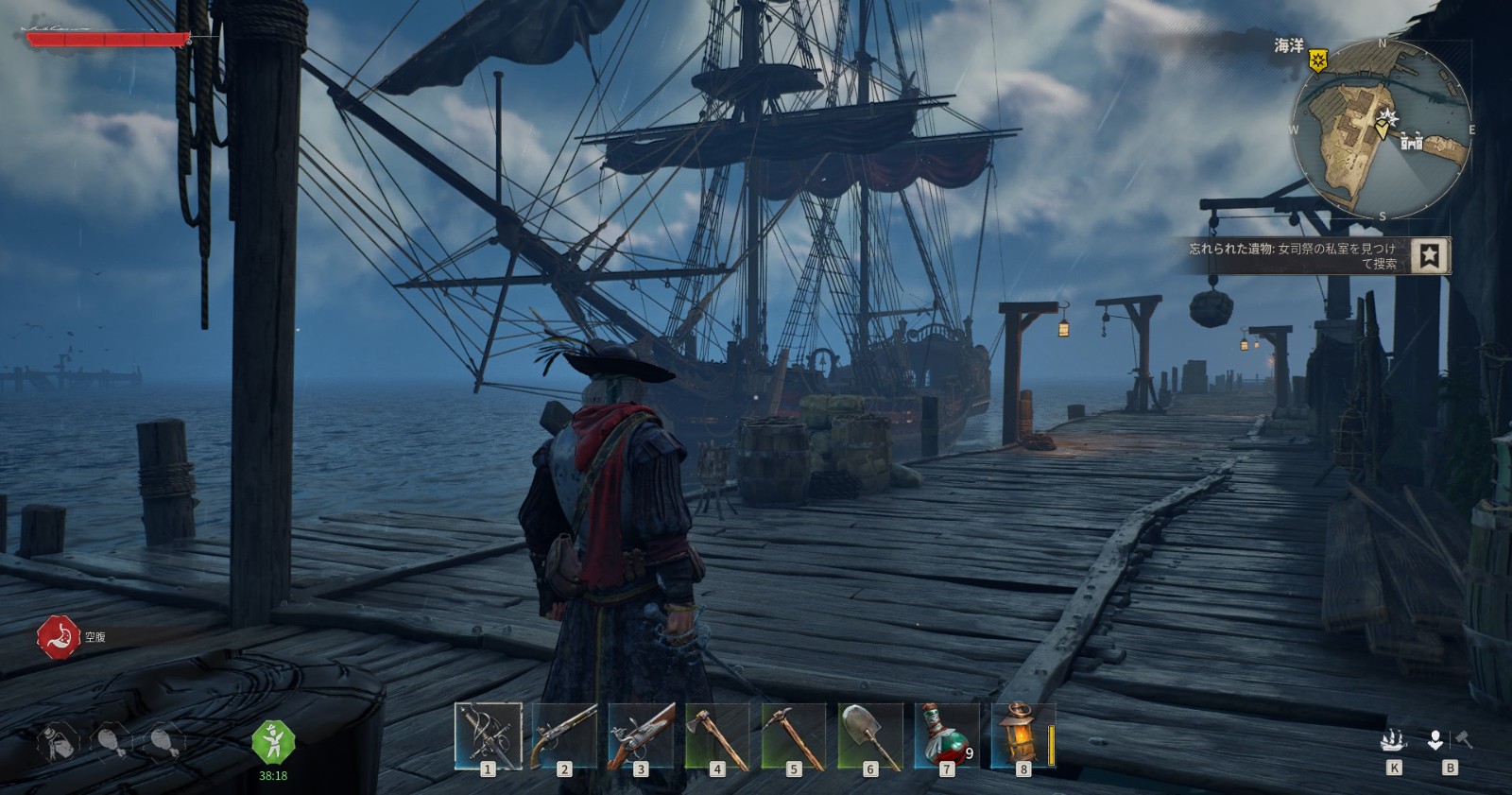Select the axe in hotbar slot 4
This screenshot has height=795, width=1512.
click(717, 735)
